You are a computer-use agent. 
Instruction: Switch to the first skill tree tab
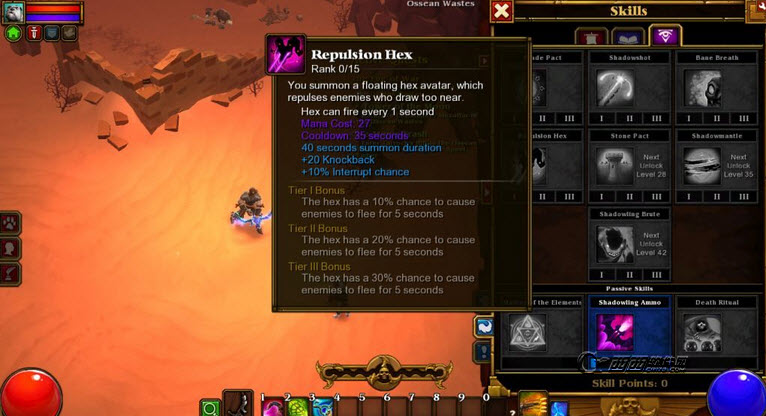[590, 37]
